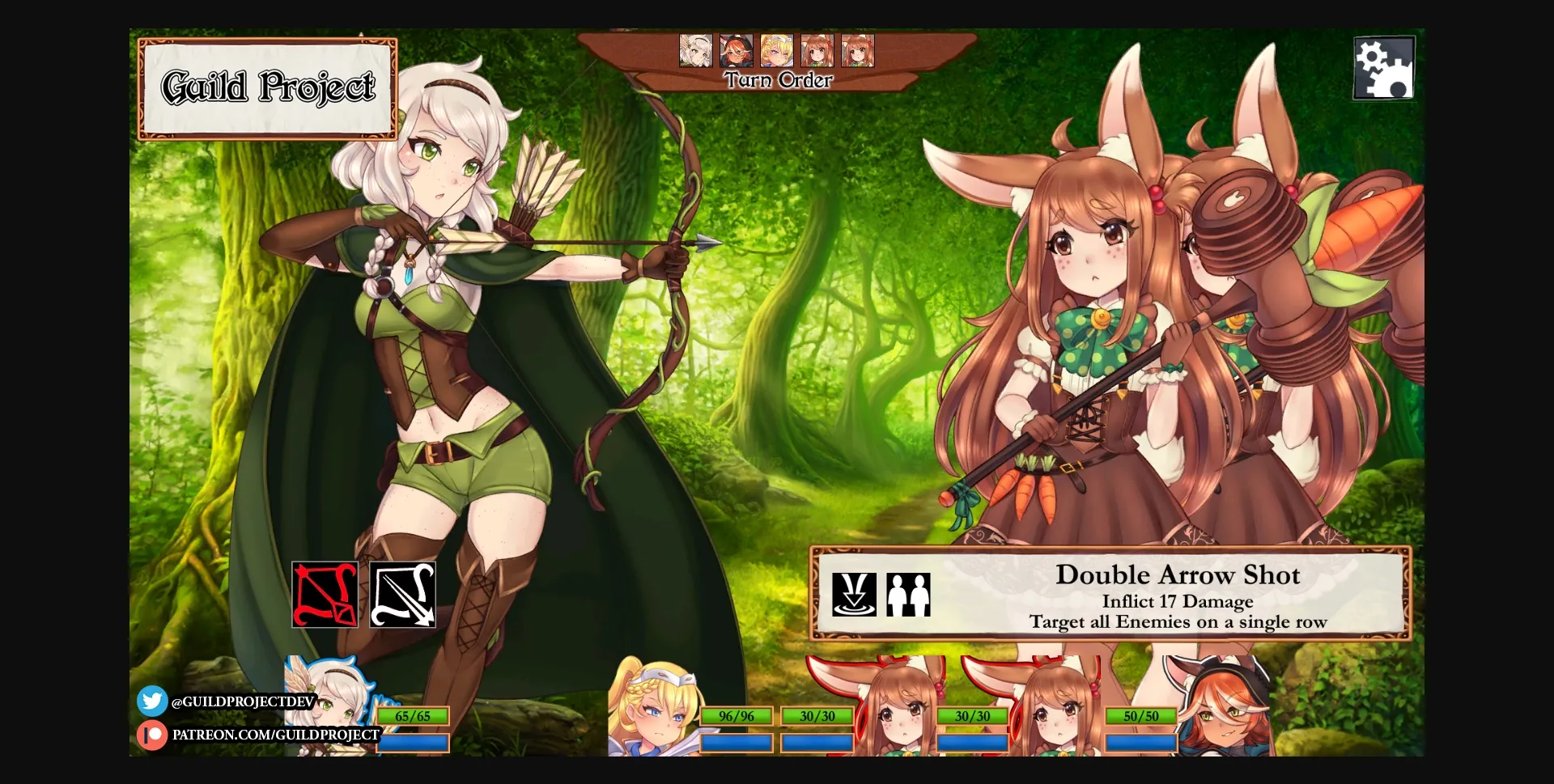The width and height of the screenshot is (1554, 784).
Task: Click the Guild Project title banner
Action: click(x=267, y=87)
